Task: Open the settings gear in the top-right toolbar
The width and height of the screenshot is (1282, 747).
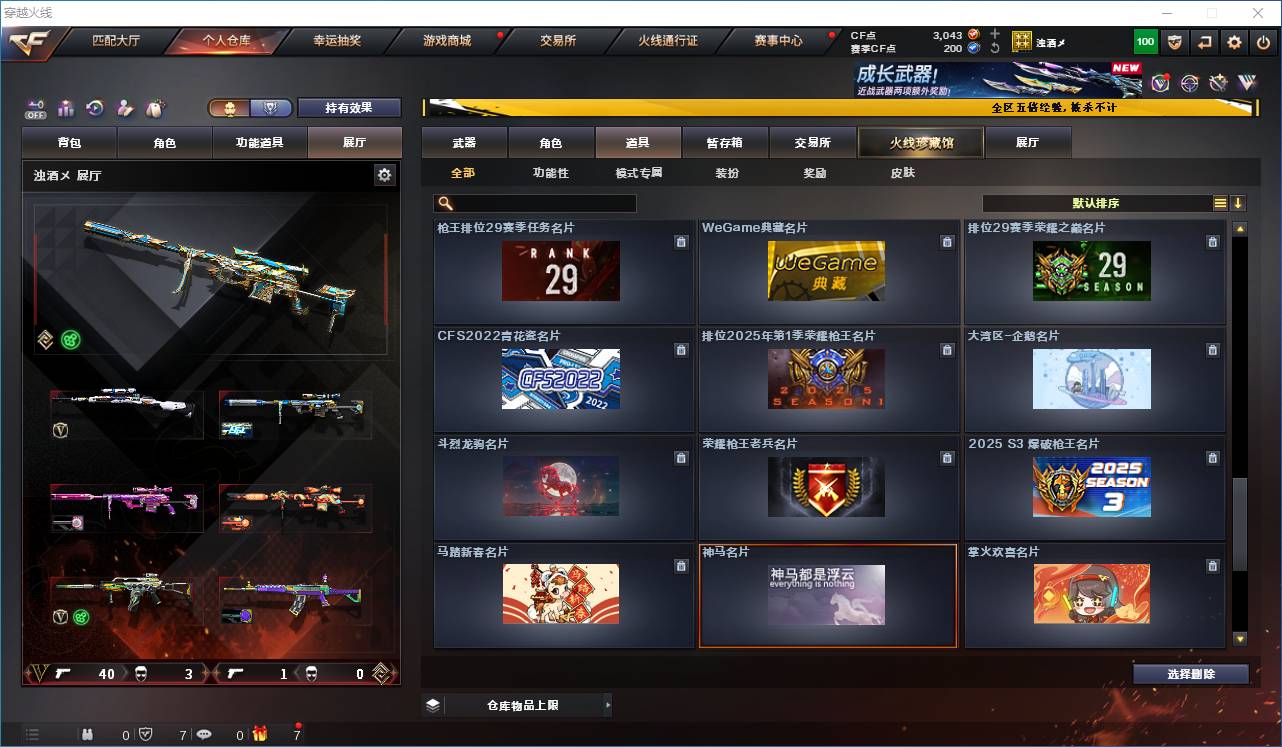Action: (x=1233, y=41)
